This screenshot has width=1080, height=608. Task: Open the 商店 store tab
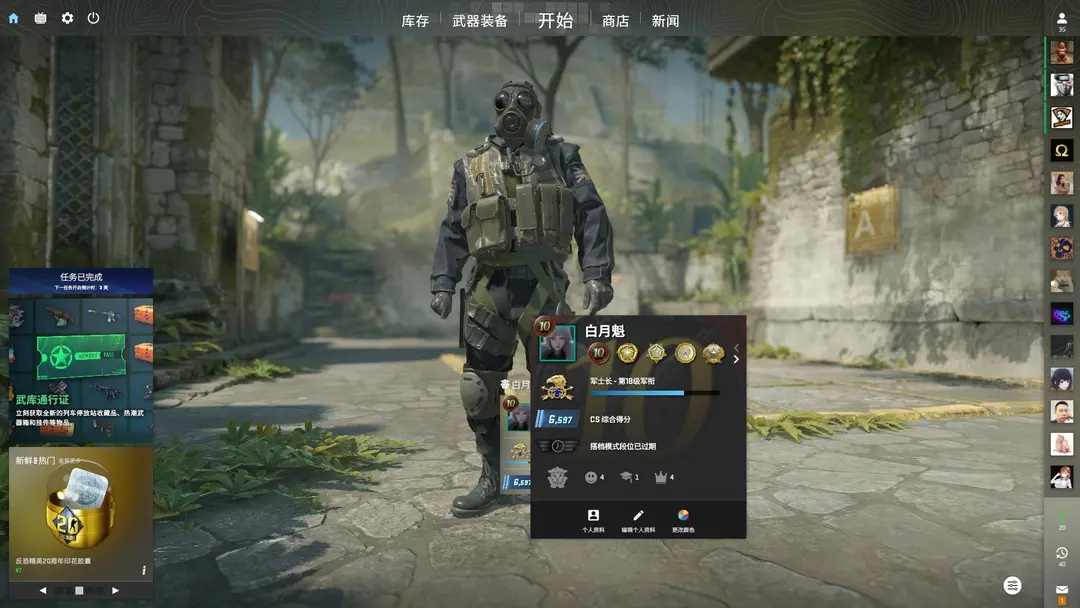pos(616,21)
